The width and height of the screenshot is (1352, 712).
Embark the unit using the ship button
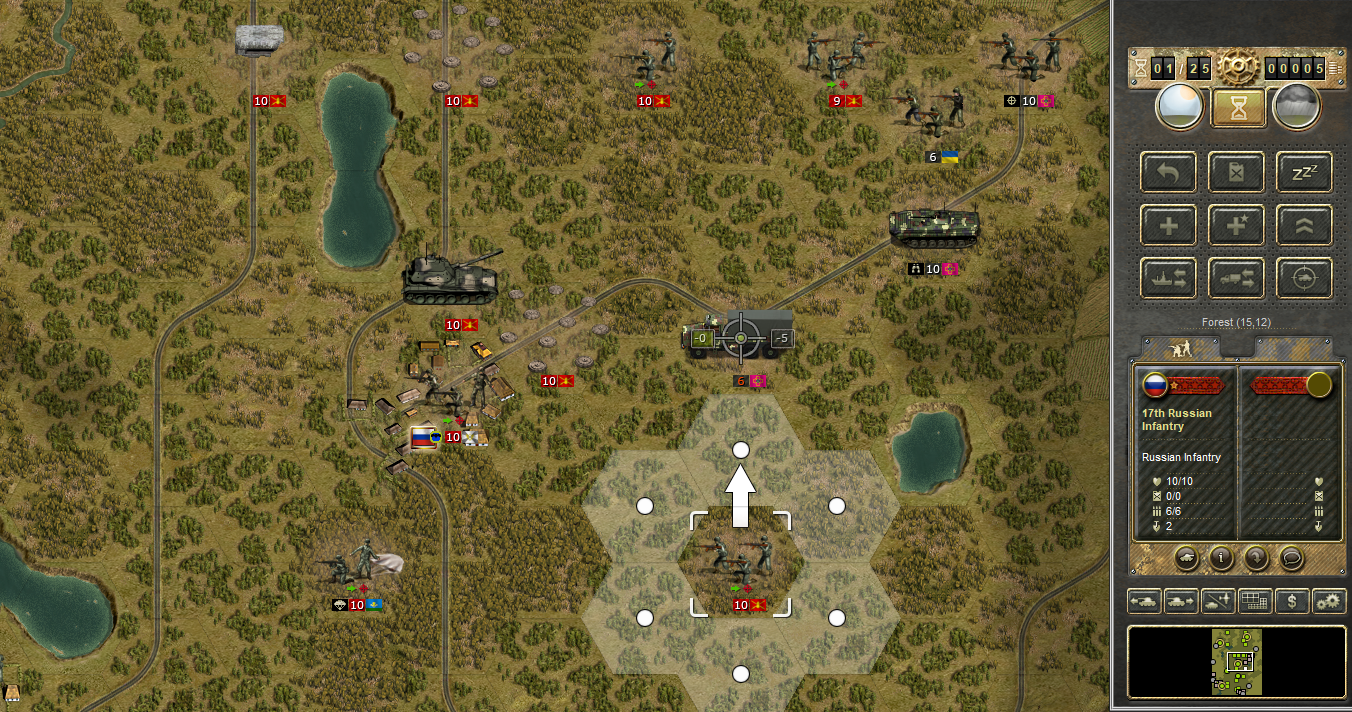pos(1167,278)
